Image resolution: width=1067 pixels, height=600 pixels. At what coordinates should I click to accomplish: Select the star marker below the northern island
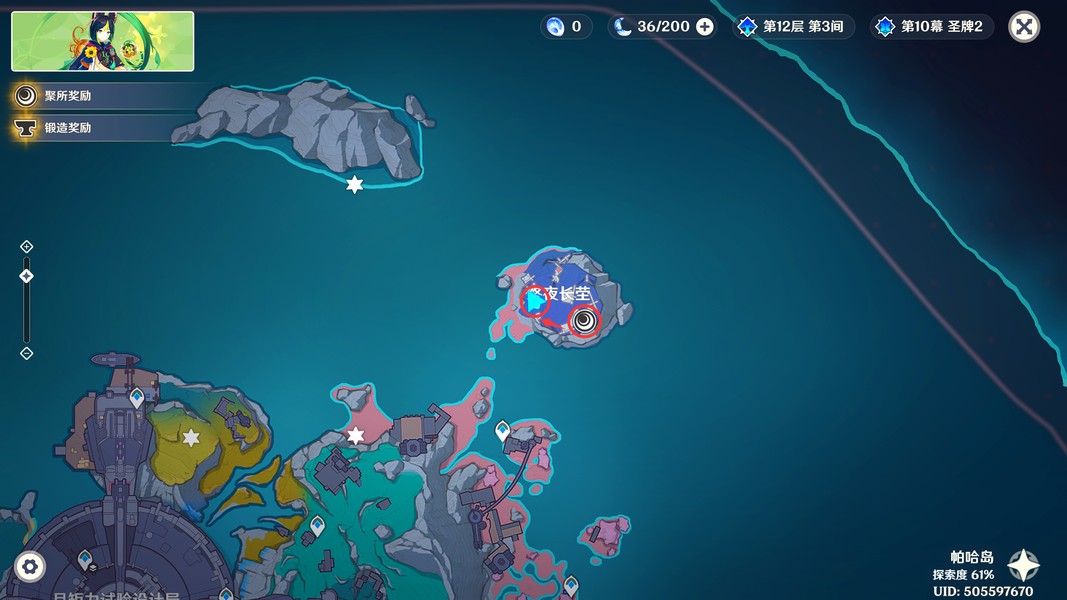(x=354, y=185)
